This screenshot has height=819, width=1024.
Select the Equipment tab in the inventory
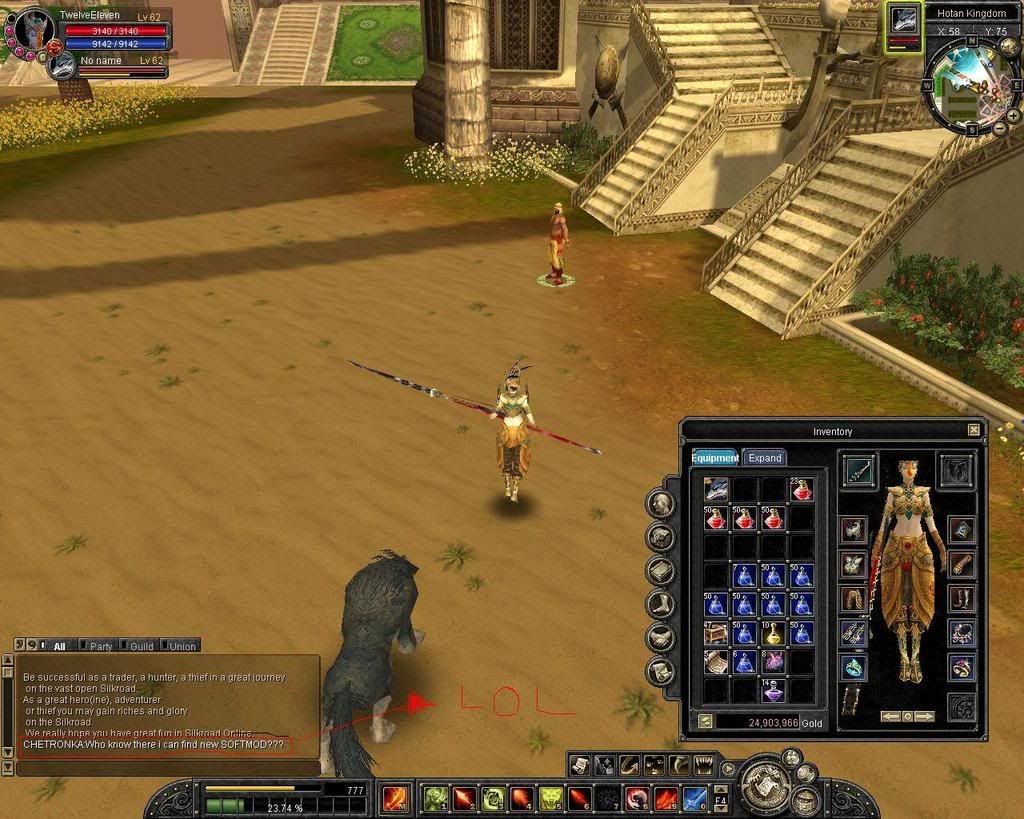714,458
